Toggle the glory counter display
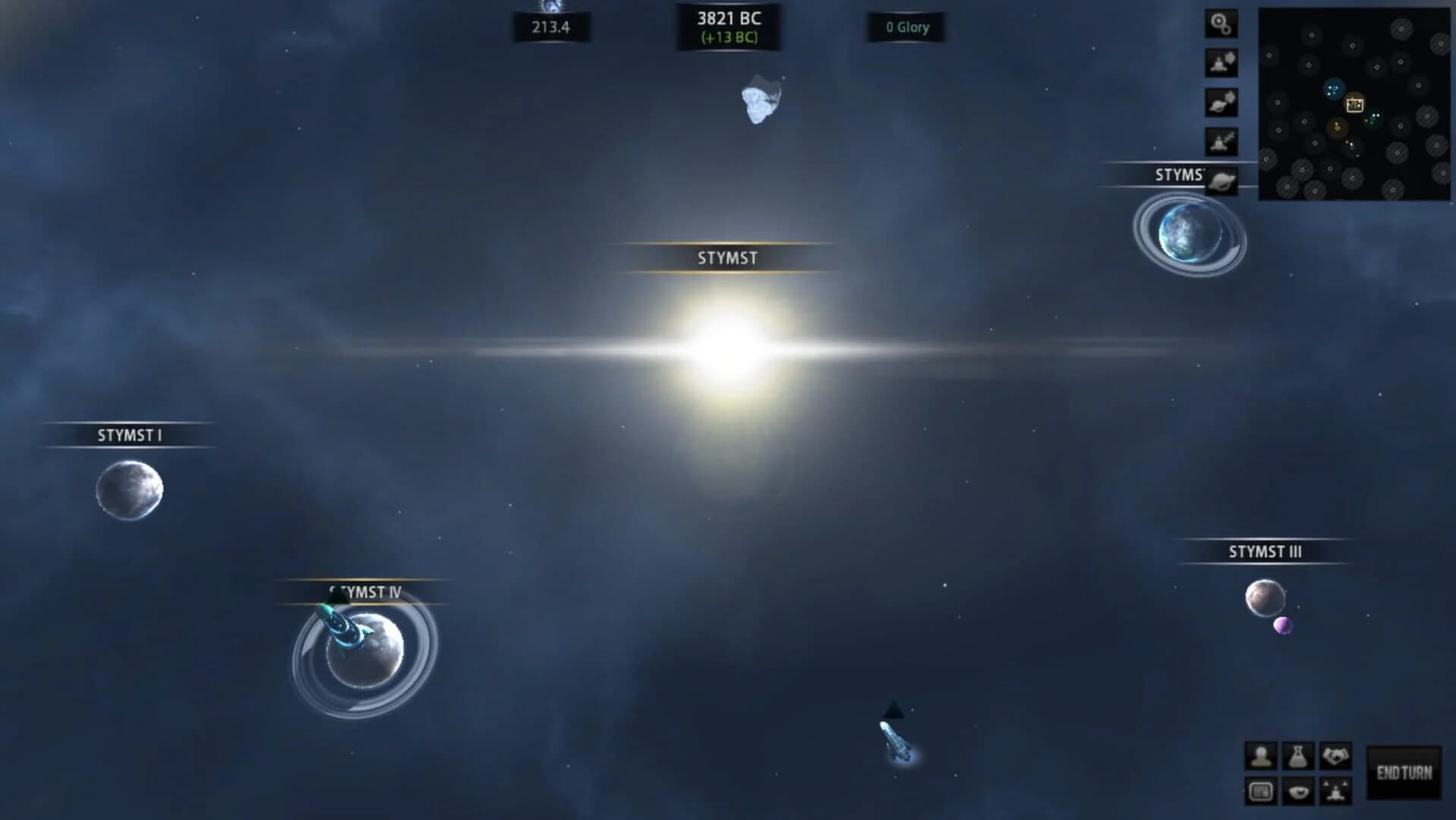 click(x=907, y=27)
